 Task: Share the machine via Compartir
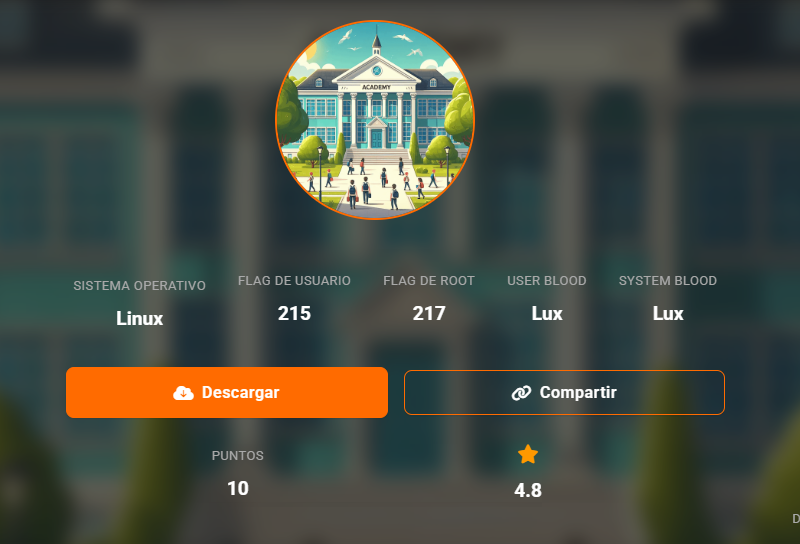[x=564, y=392]
